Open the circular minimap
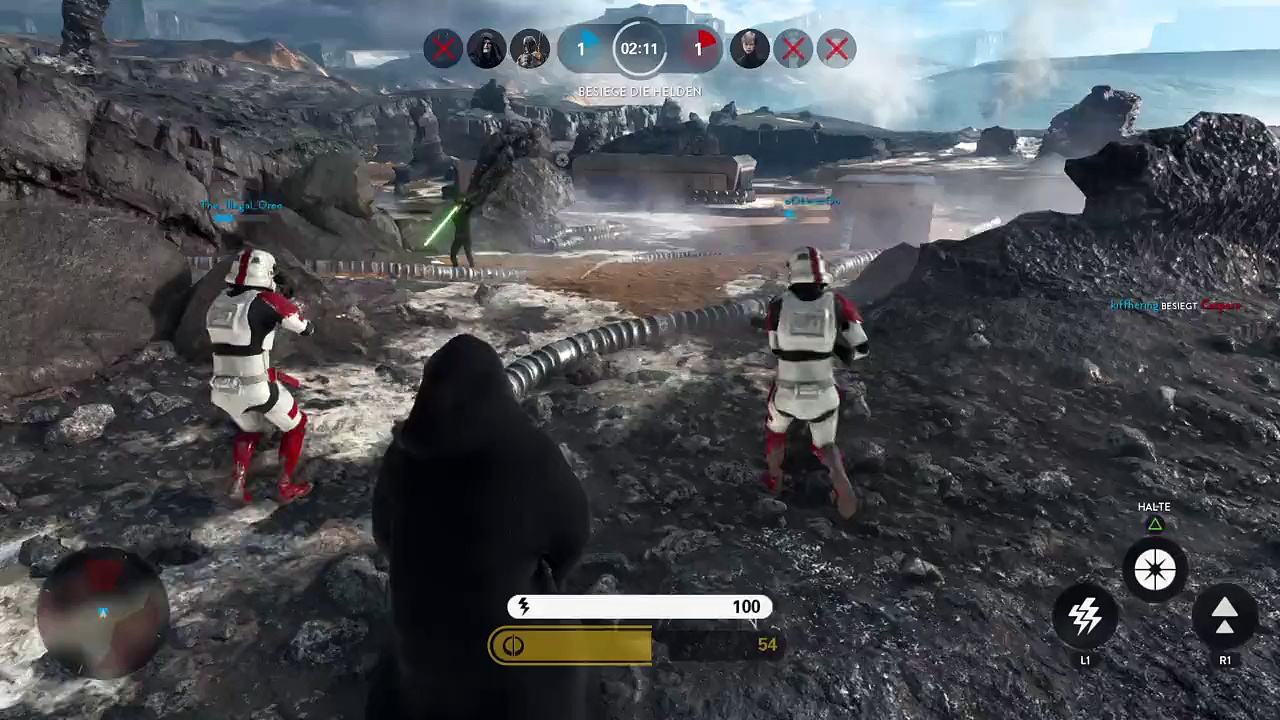1280x720 pixels. [102, 612]
